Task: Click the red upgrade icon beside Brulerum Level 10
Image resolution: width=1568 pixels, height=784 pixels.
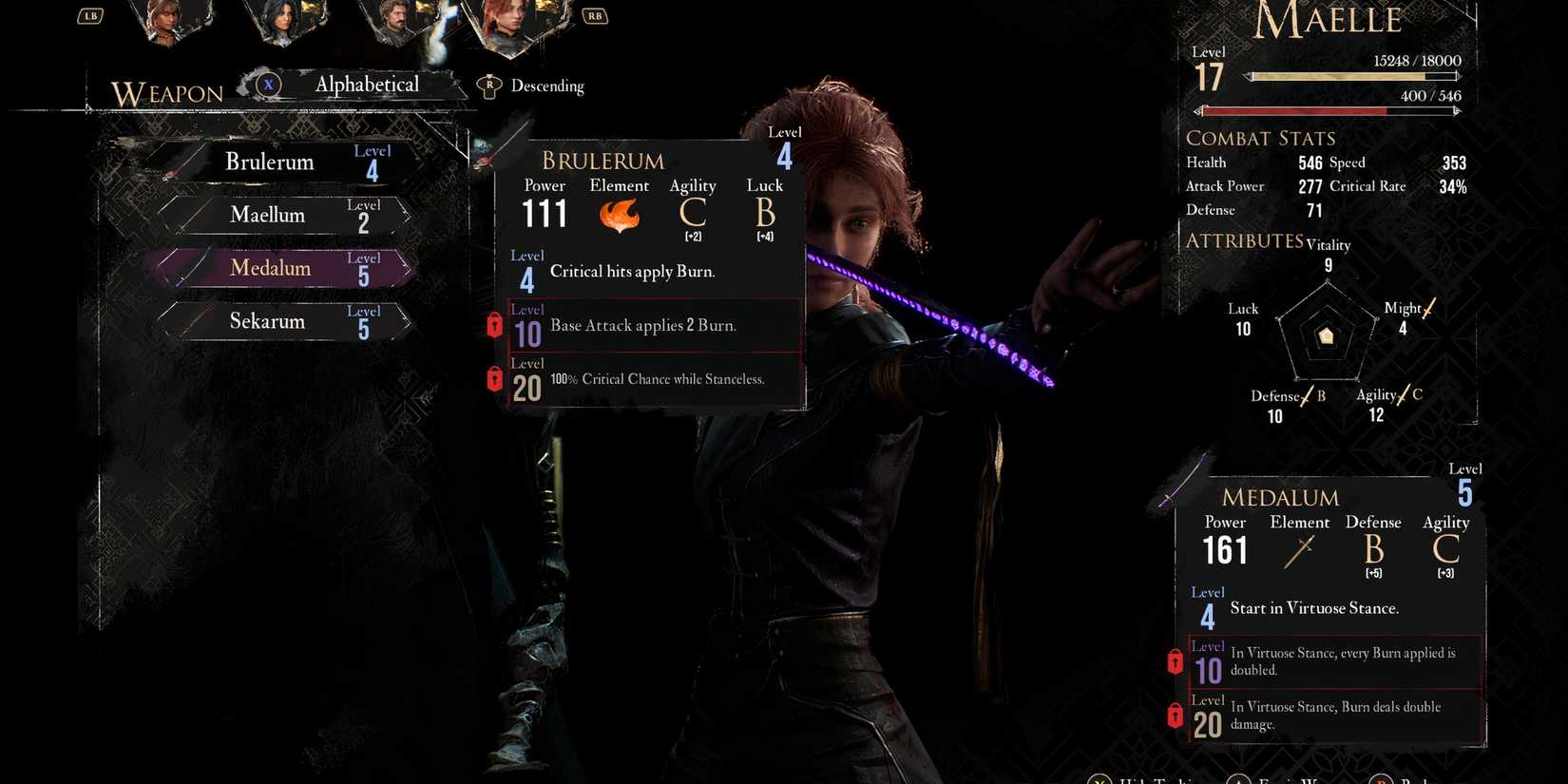Action: point(494,325)
